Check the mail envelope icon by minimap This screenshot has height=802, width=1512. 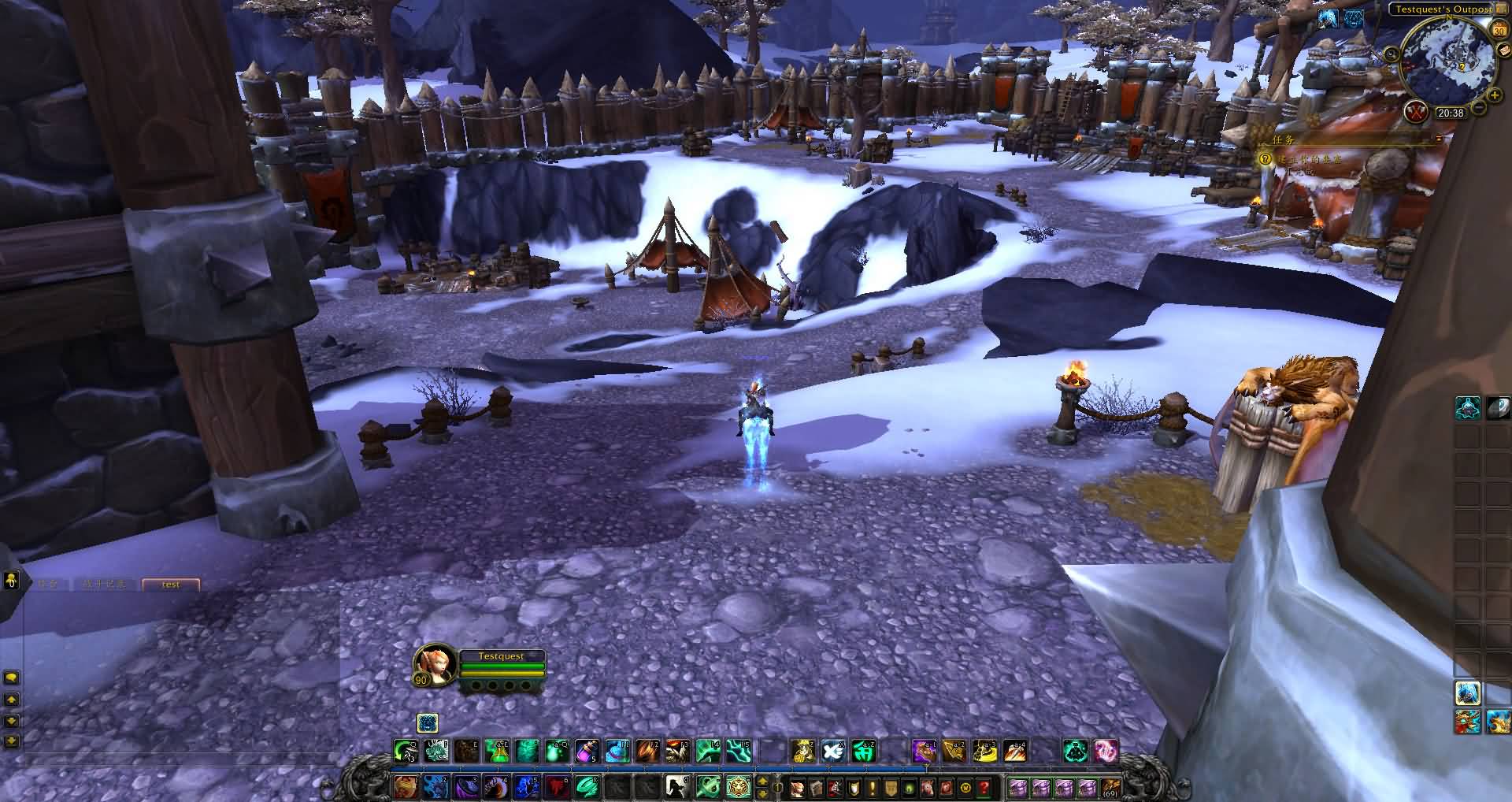(x=1503, y=49)
